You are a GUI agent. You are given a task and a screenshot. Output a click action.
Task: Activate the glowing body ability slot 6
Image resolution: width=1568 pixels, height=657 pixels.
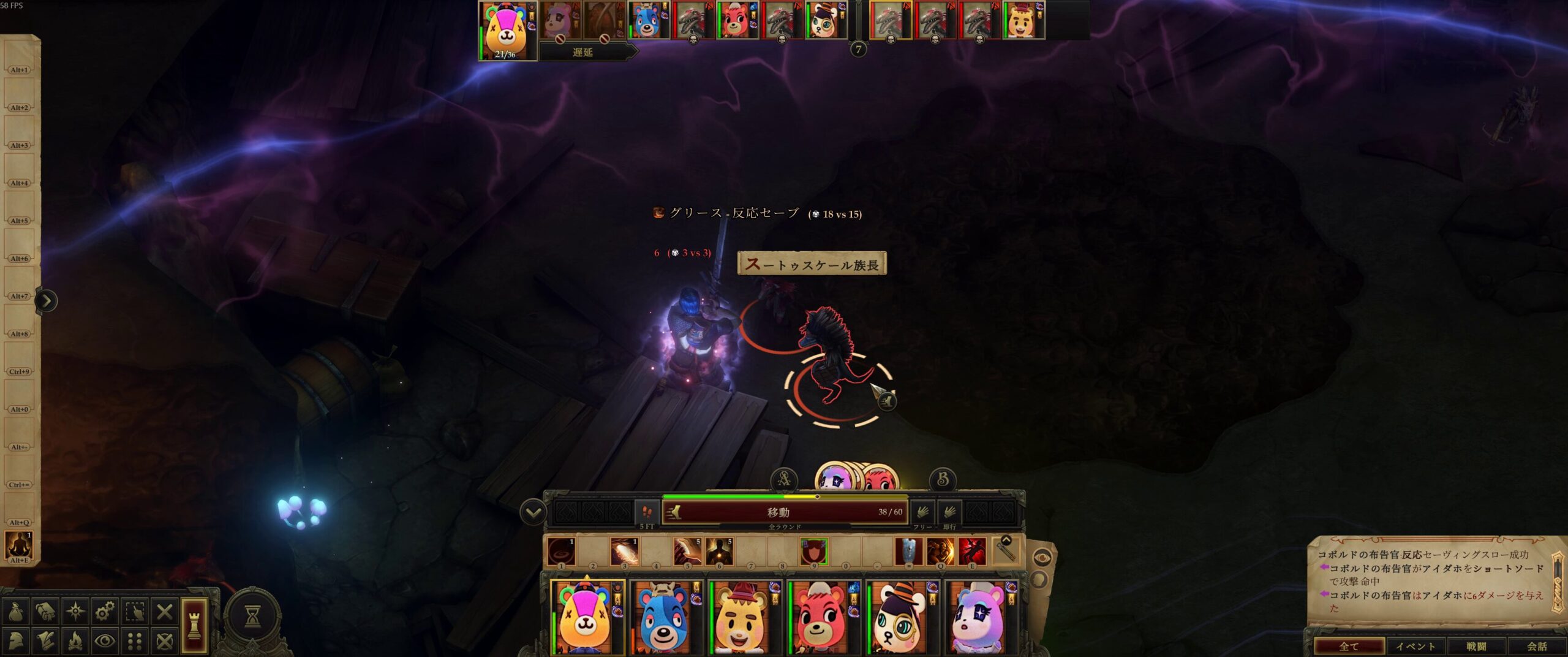(719, 552)
